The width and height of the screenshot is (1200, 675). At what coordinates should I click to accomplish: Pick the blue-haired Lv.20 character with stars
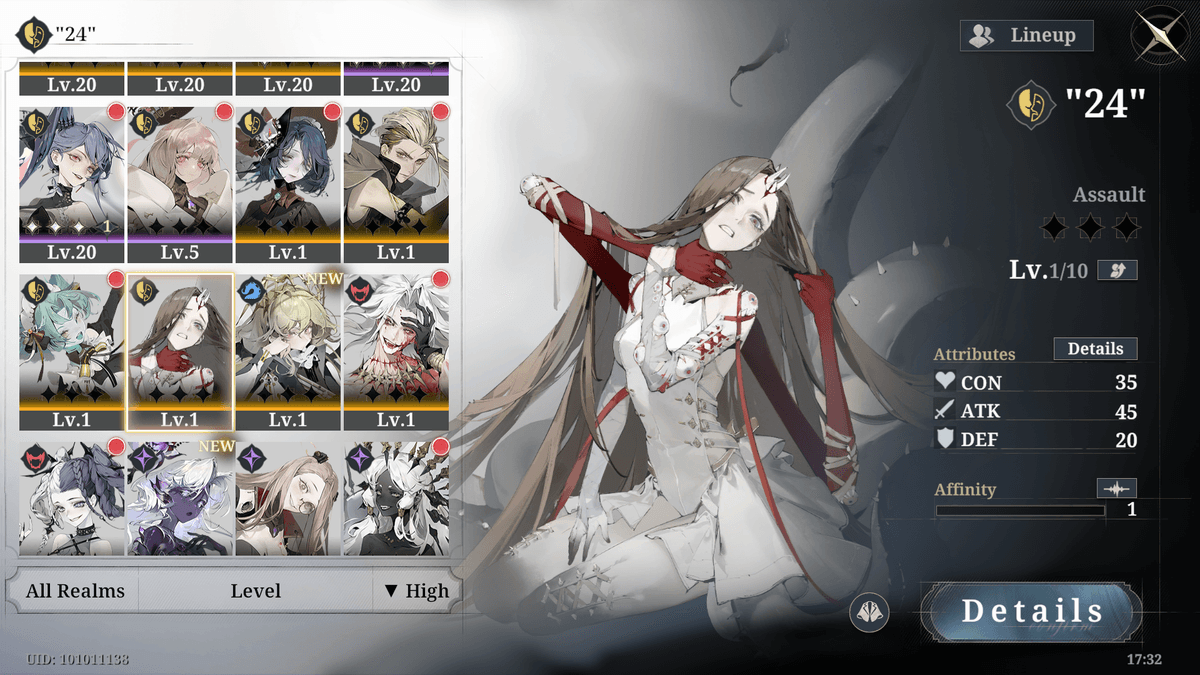click(71, 182)
